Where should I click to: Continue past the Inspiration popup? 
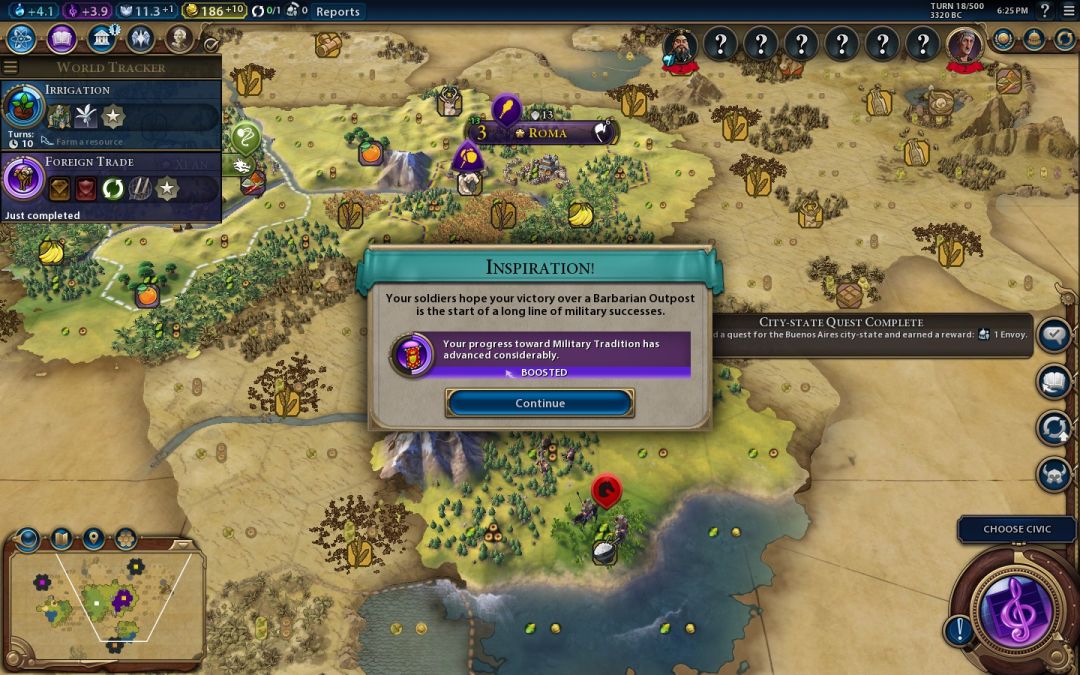pos(540,403)
